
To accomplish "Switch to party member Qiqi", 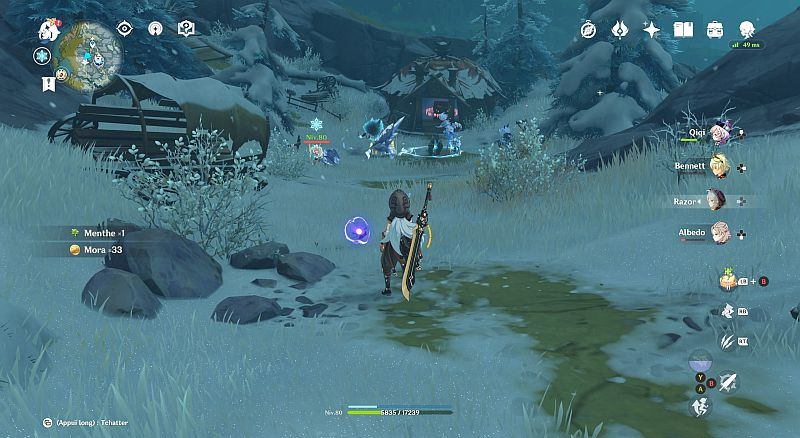I will tap(721, 133).
